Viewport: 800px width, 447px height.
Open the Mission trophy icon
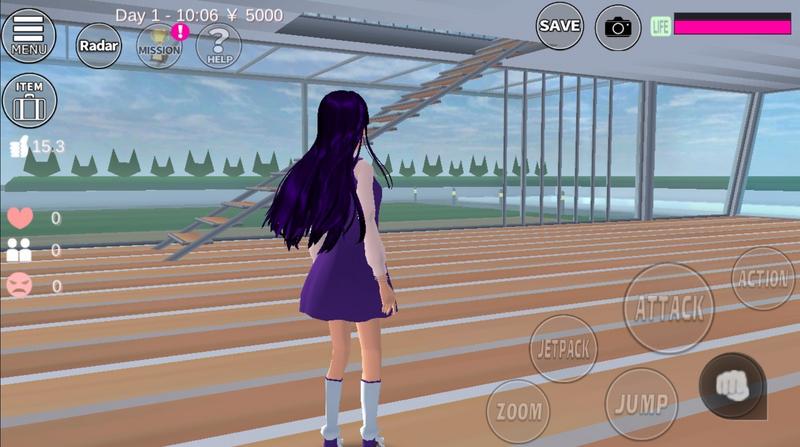point(159,46)
